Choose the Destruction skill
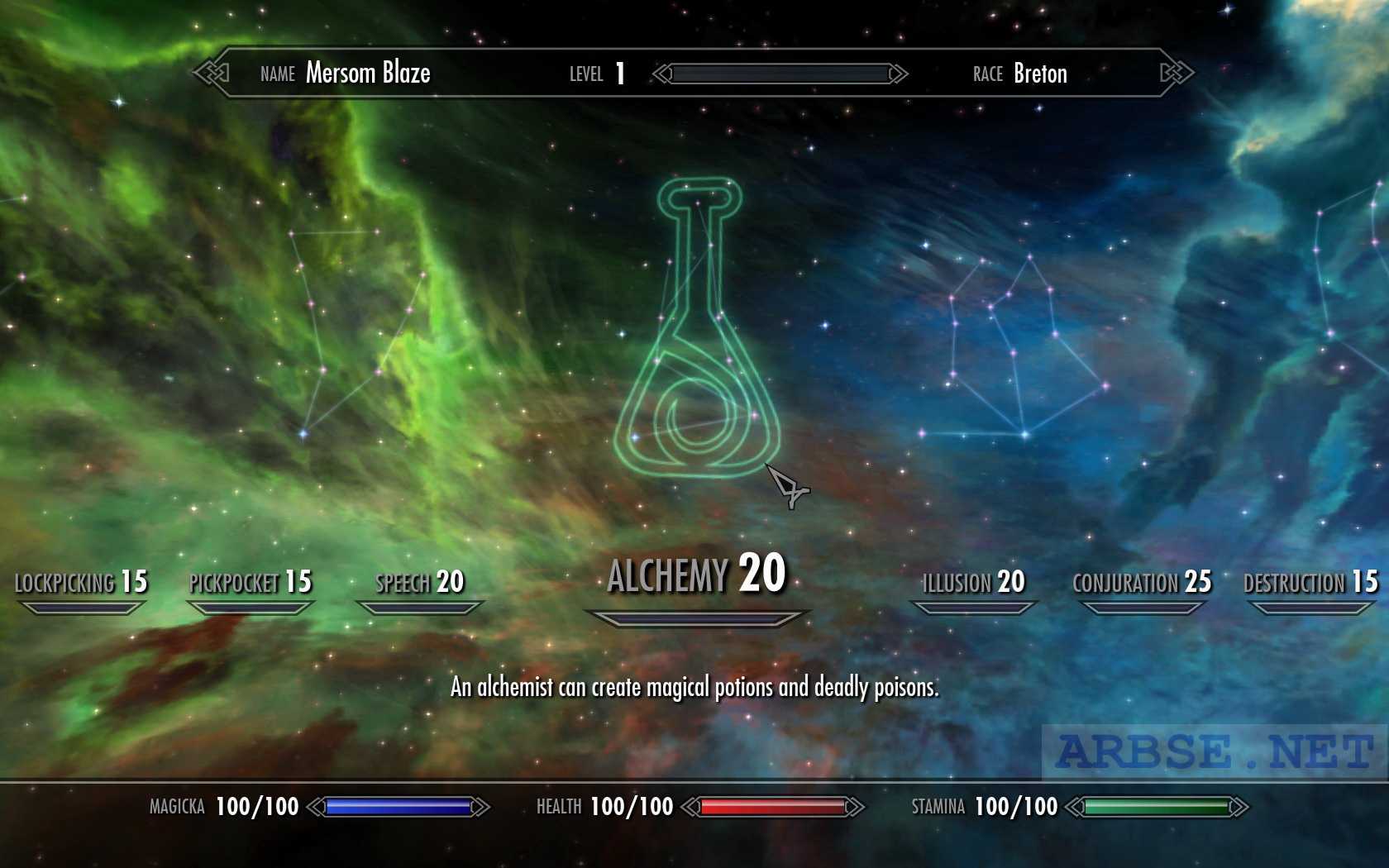Viewport: 1389px width, 868px height. coord(1310,583)
